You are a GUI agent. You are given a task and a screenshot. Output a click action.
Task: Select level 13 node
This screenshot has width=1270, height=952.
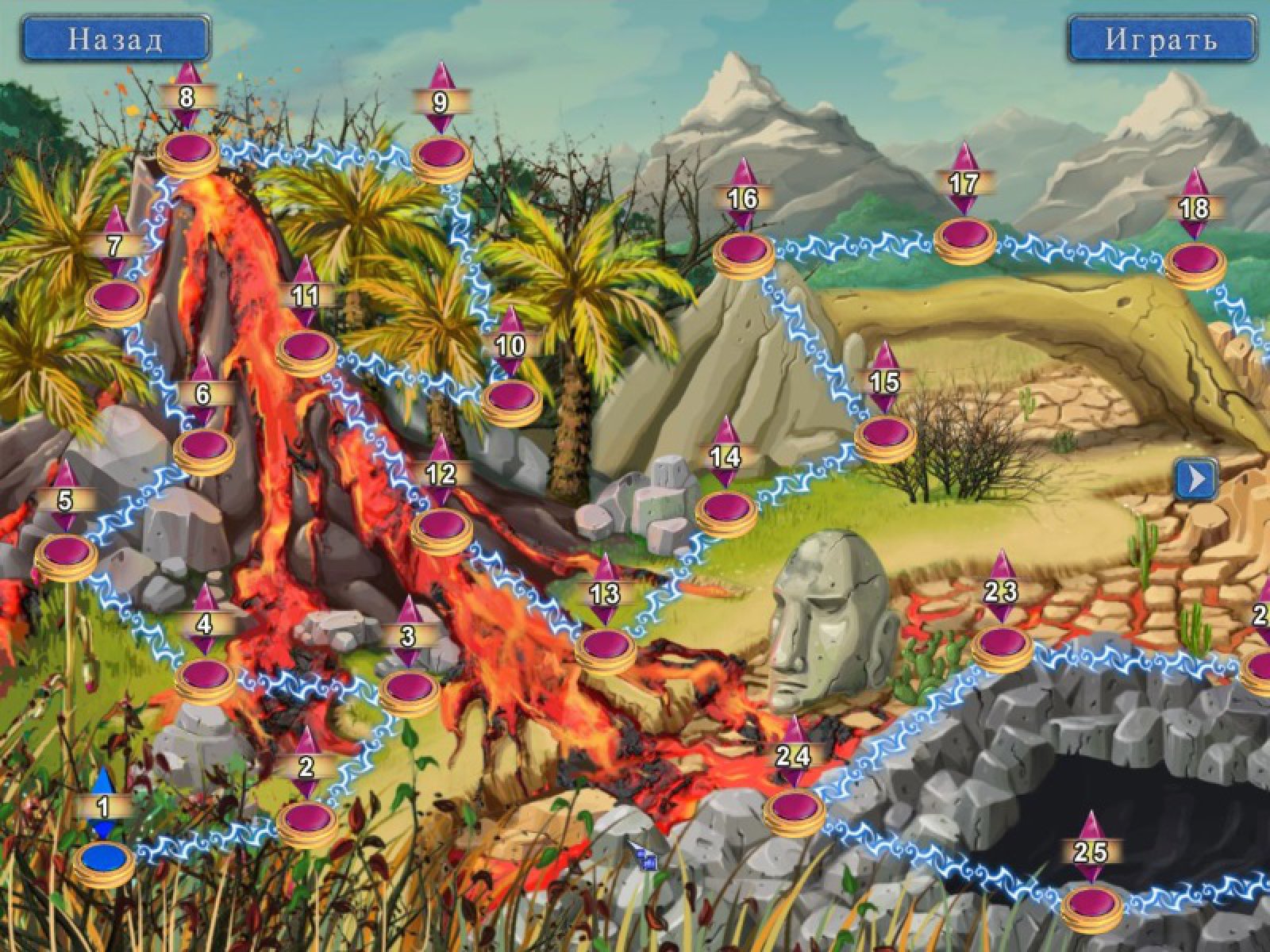(x=606, y=644)
